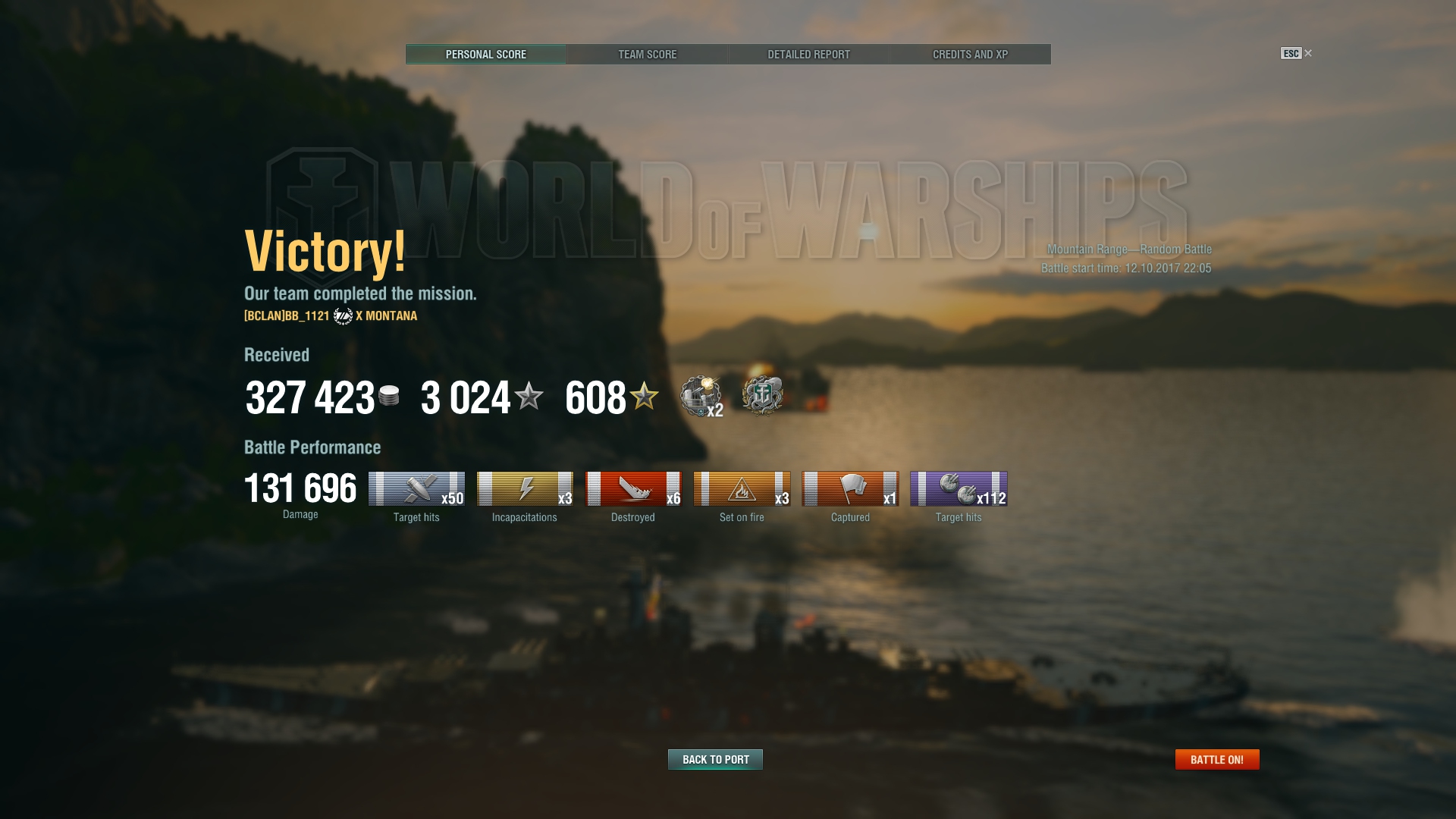Select the Set on fire ribbon
Viewport: 1456px width, 819px height.
pos(742,489)
